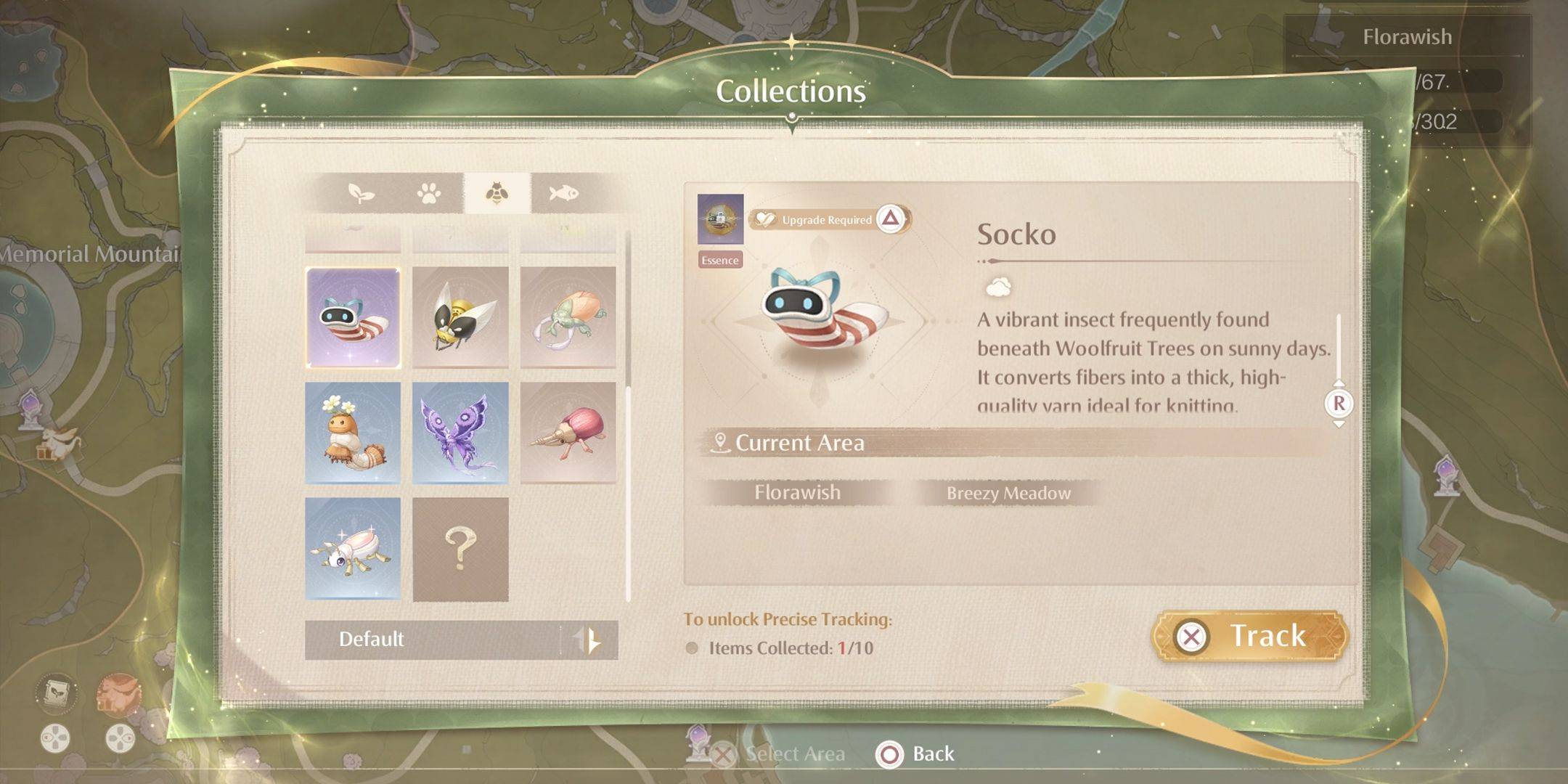Click the Current Area location pin icon

(719, 441)
